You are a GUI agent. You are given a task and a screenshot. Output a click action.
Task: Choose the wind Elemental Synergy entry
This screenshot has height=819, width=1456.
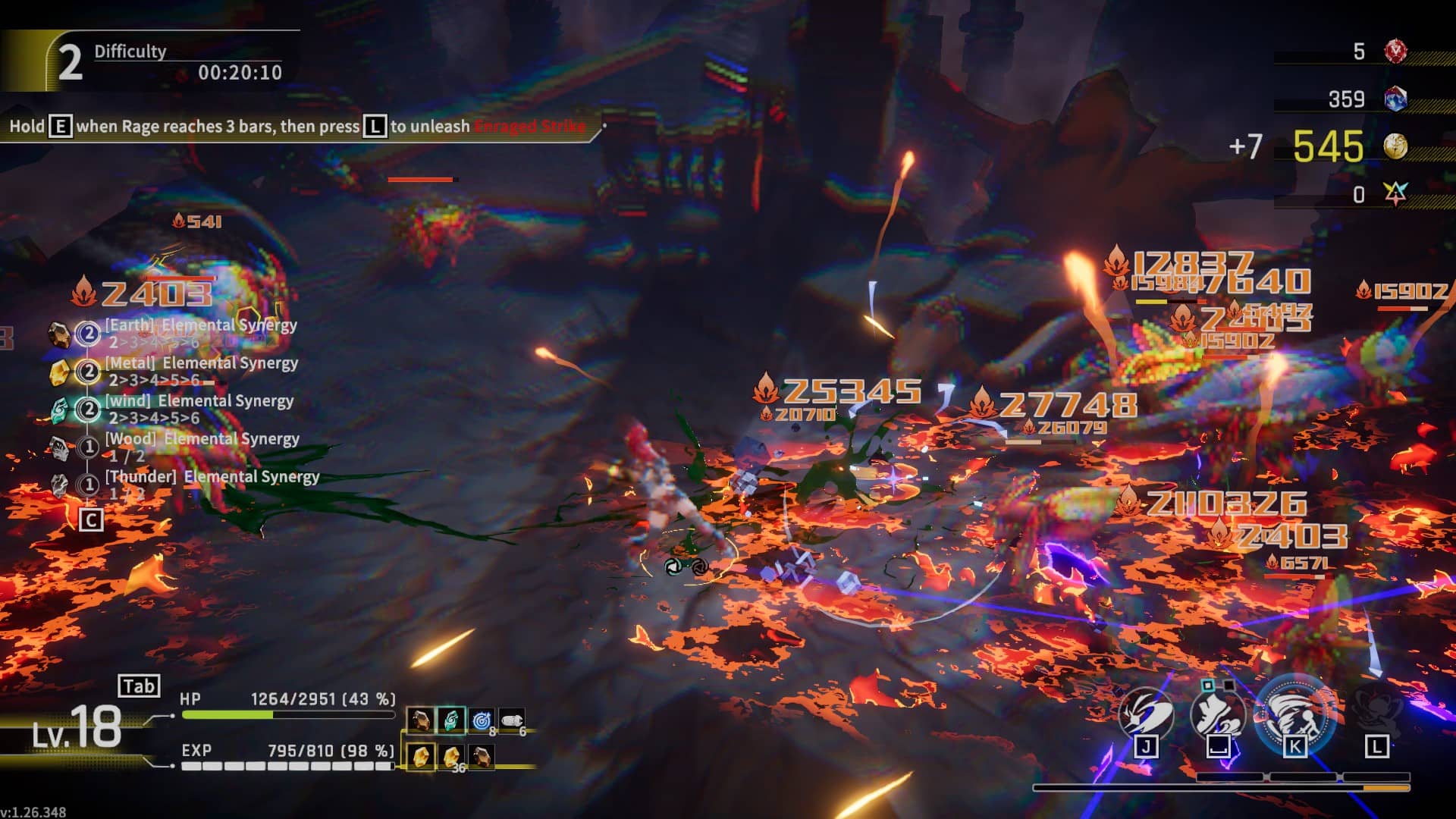coord(199,401)
